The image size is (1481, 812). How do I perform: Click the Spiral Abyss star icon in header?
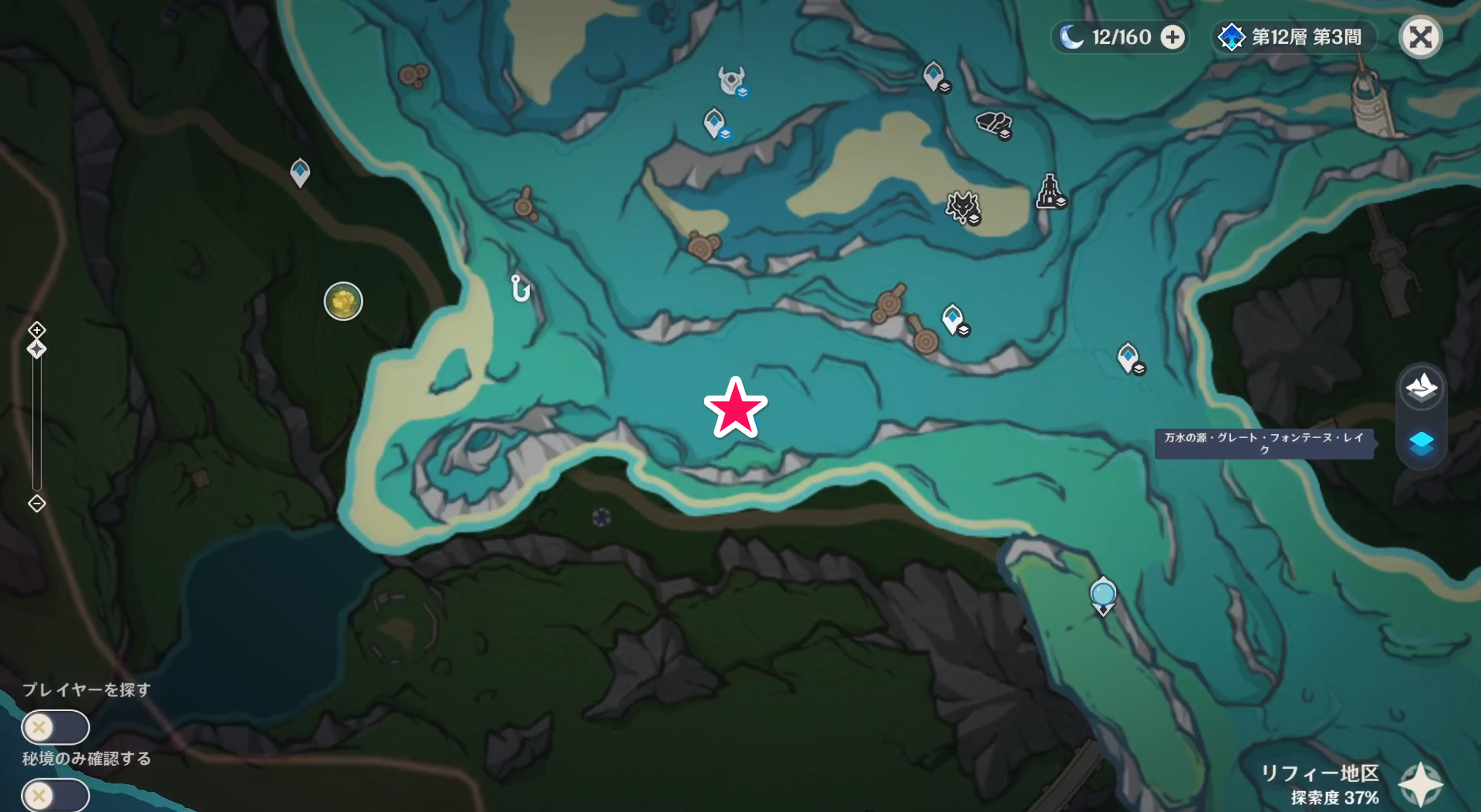[x=1231, y=36]
